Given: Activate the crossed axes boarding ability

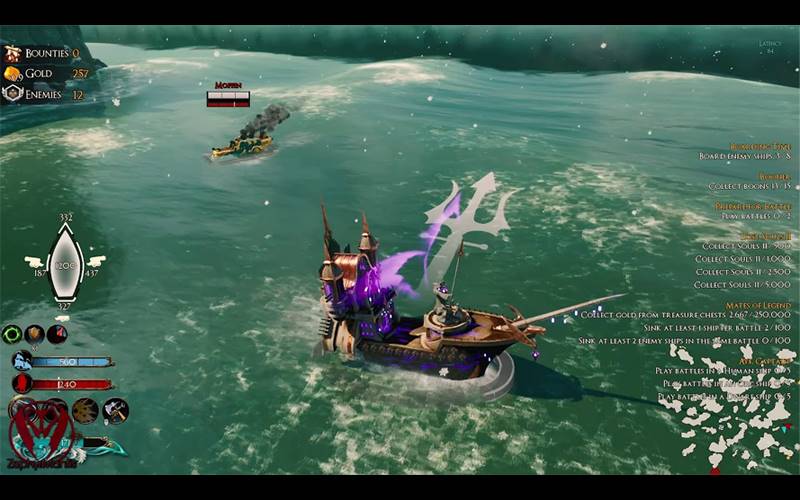Looking at the screenshot, I should tap(115, 410).
